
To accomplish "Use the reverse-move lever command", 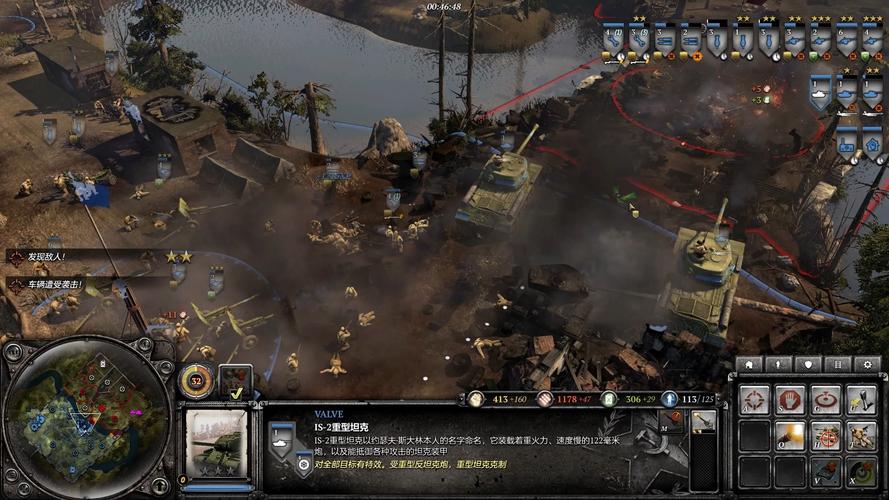I will (x=860, y=400).
